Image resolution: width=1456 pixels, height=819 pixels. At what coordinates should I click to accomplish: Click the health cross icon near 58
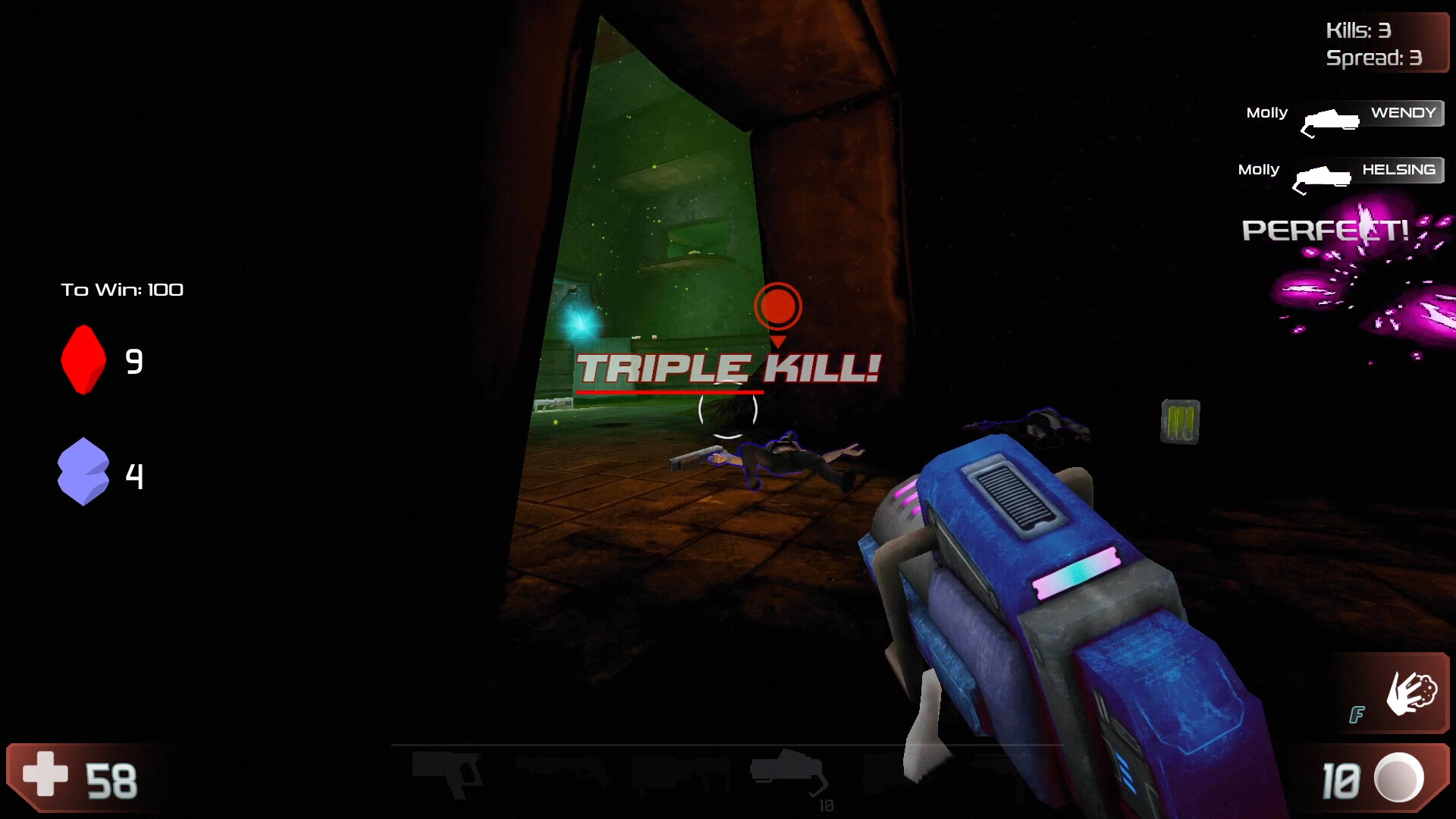pos(43,775)
